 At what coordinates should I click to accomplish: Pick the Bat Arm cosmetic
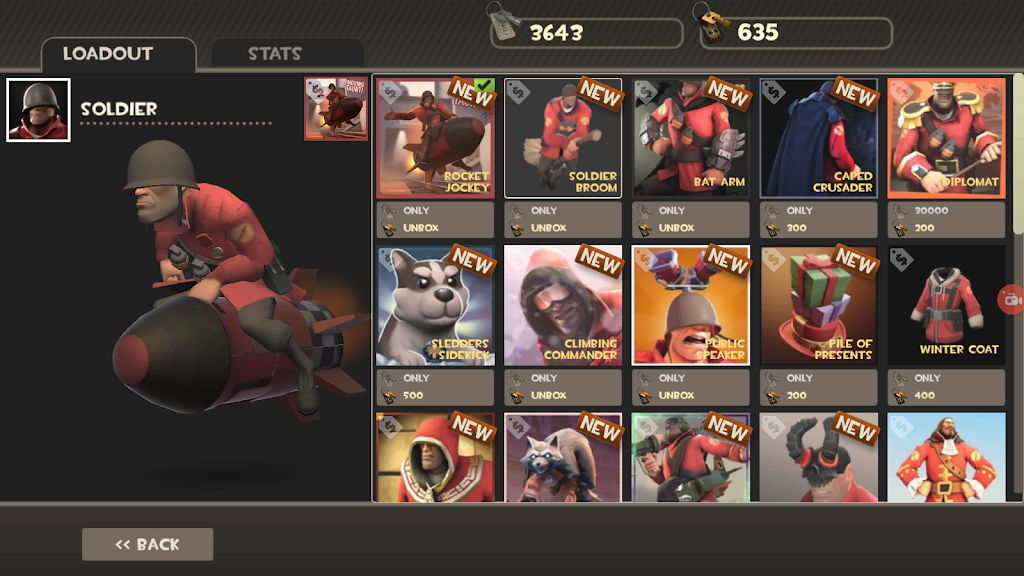[x=691, y=138]
